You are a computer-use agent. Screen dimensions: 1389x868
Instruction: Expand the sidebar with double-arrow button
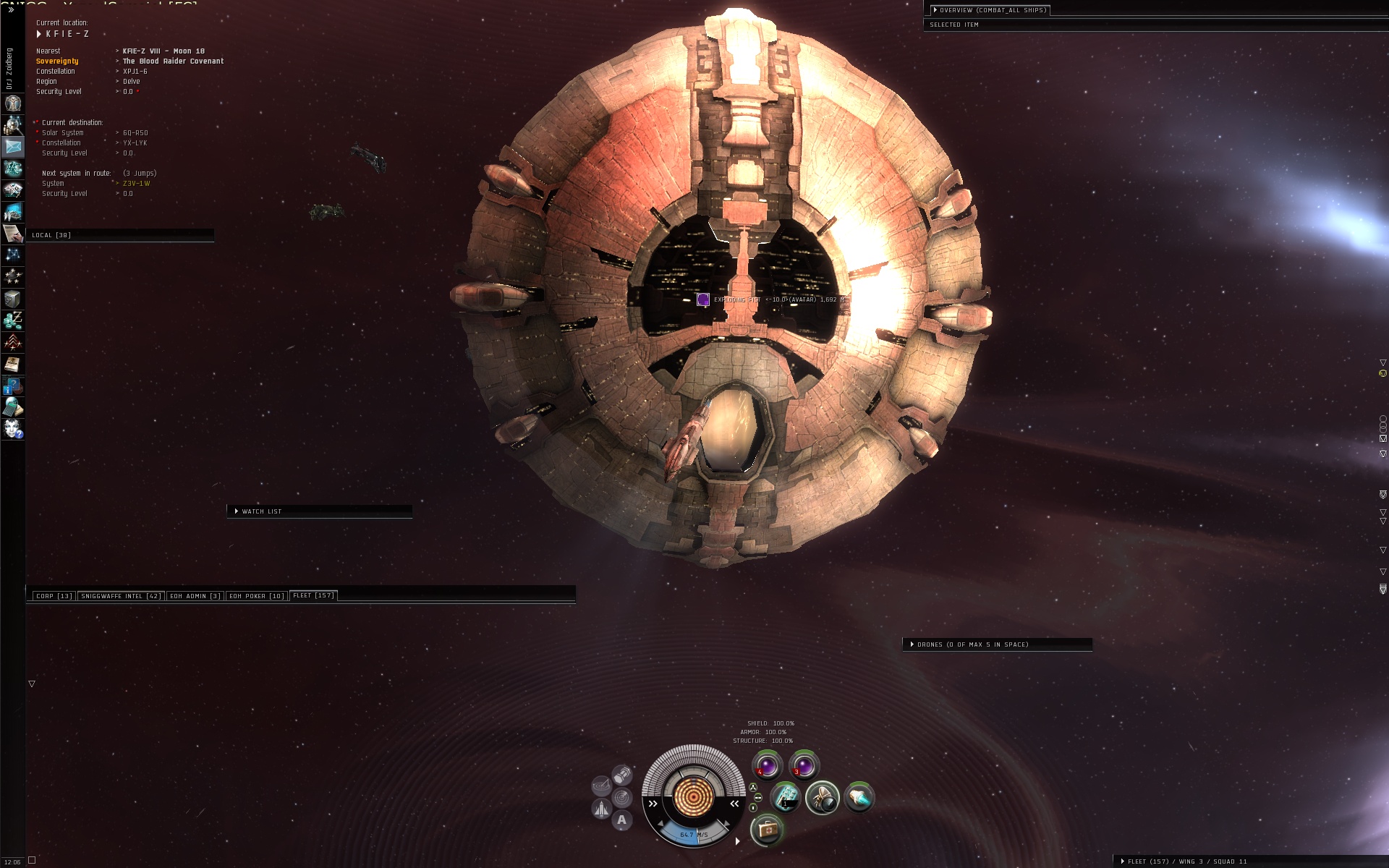click(10, 10)
